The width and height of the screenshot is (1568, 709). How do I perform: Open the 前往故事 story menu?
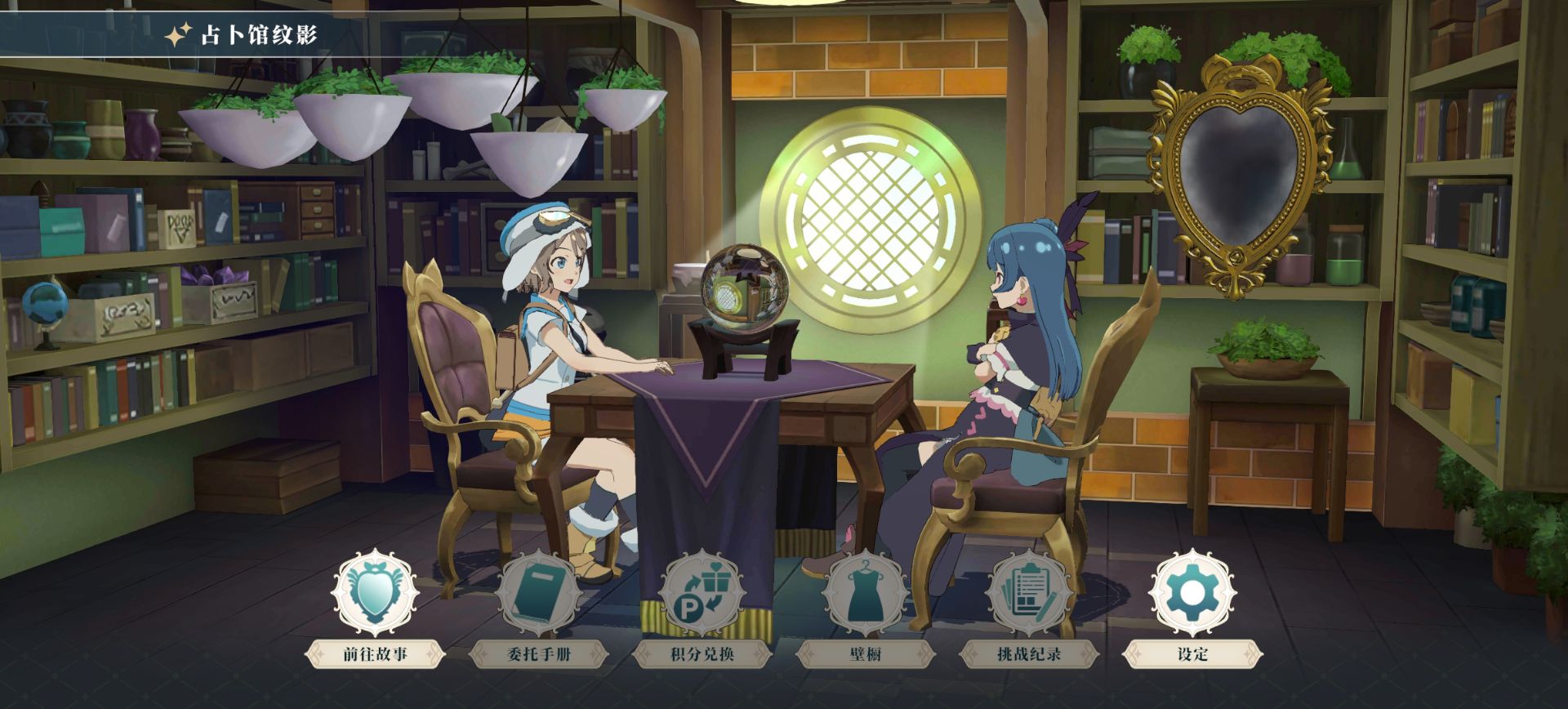pyautogui.click(x=375, y=595)
